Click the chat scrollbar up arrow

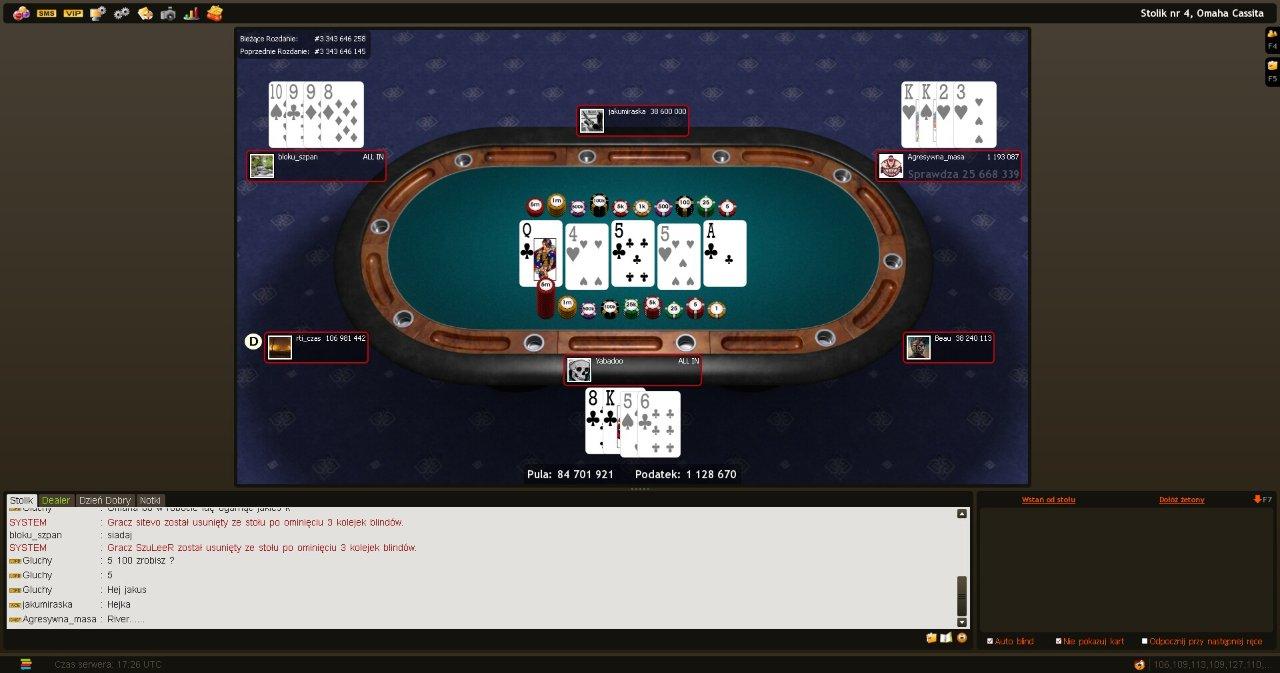click(x=962, y=514)
